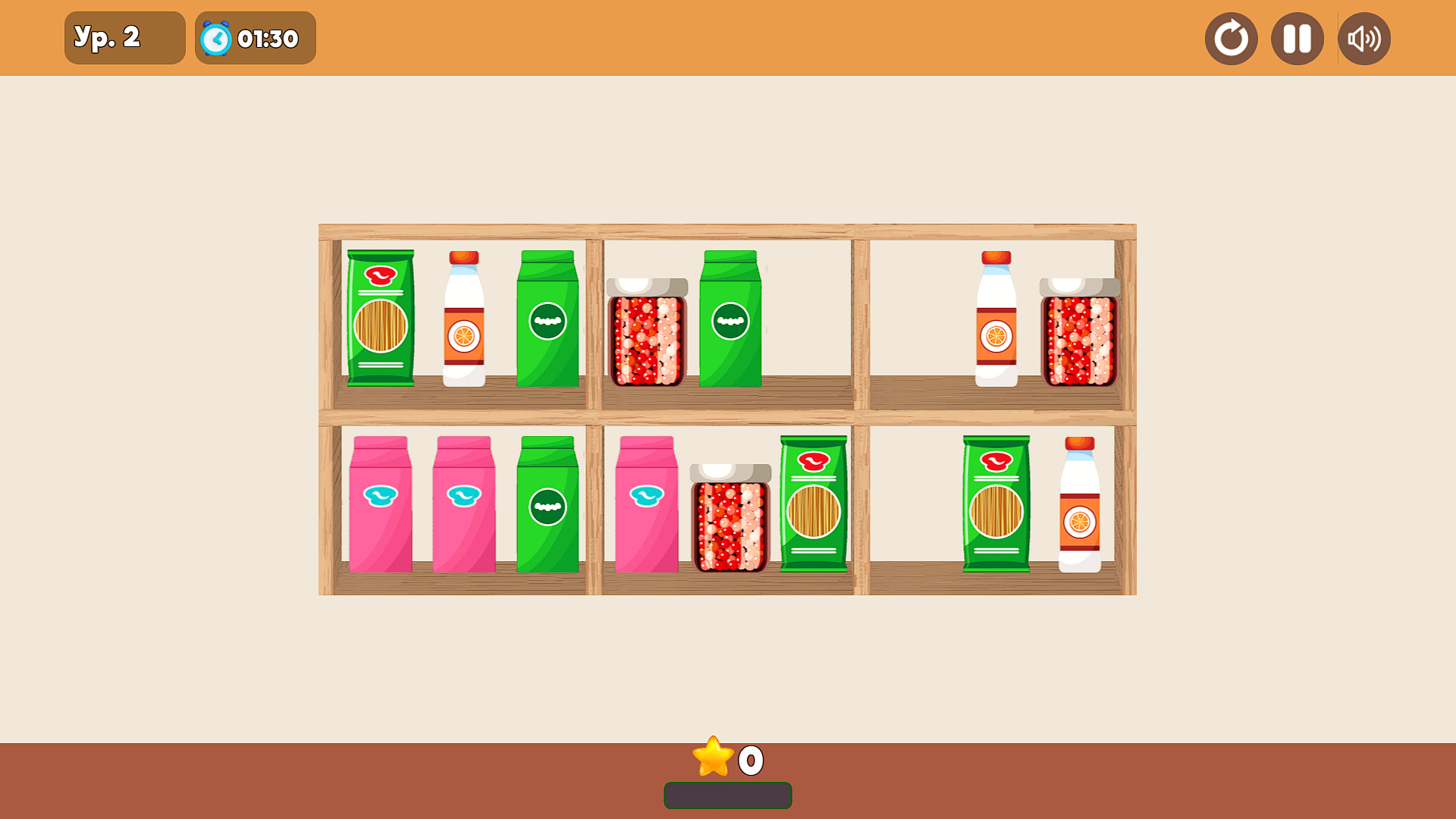Click the alarm clock timer icon
1456x819 pixels.
(x=216, y=37)
